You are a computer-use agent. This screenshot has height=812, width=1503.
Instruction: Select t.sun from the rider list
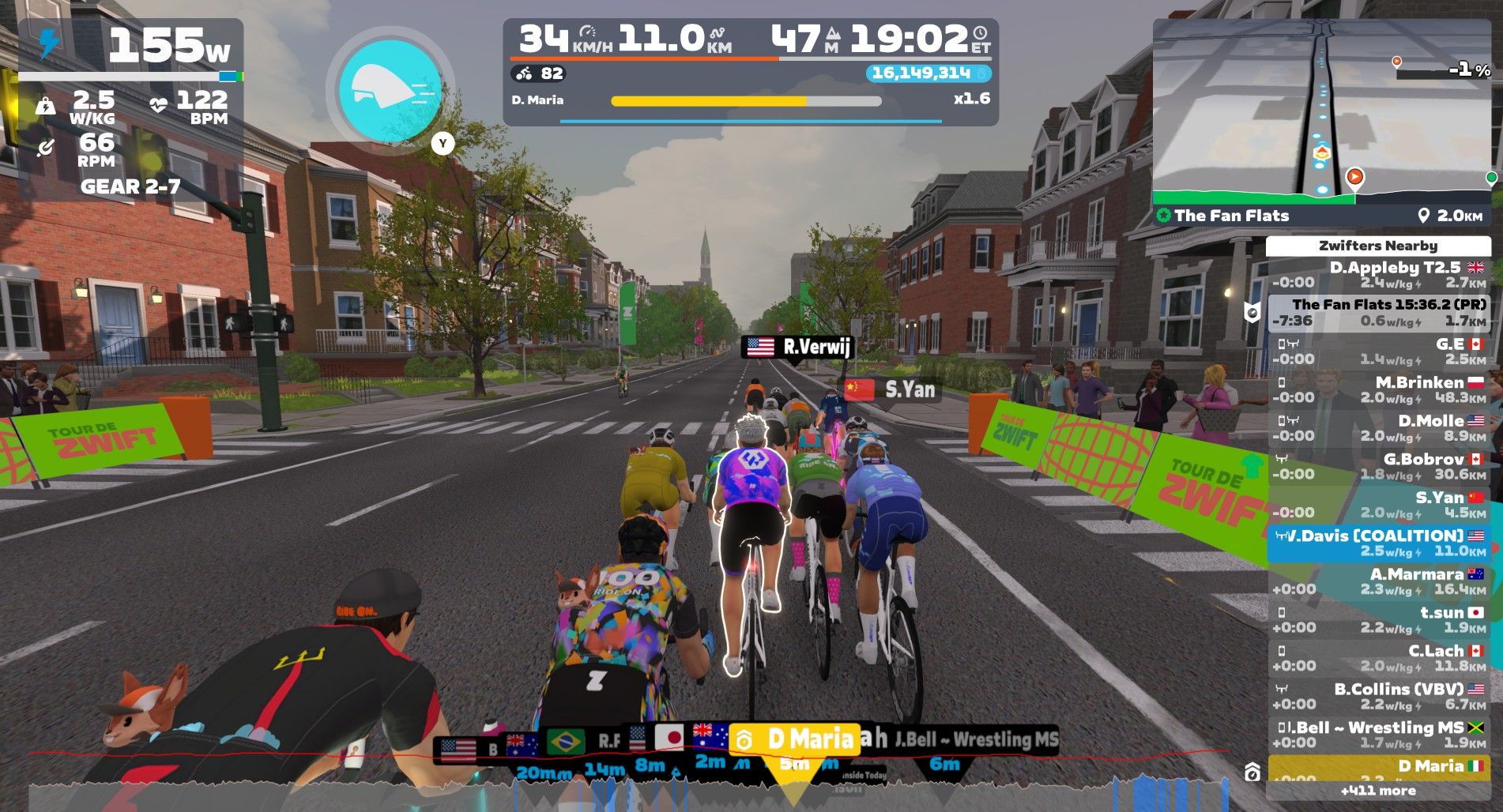pyautogui.click(x=1378, y=619)
